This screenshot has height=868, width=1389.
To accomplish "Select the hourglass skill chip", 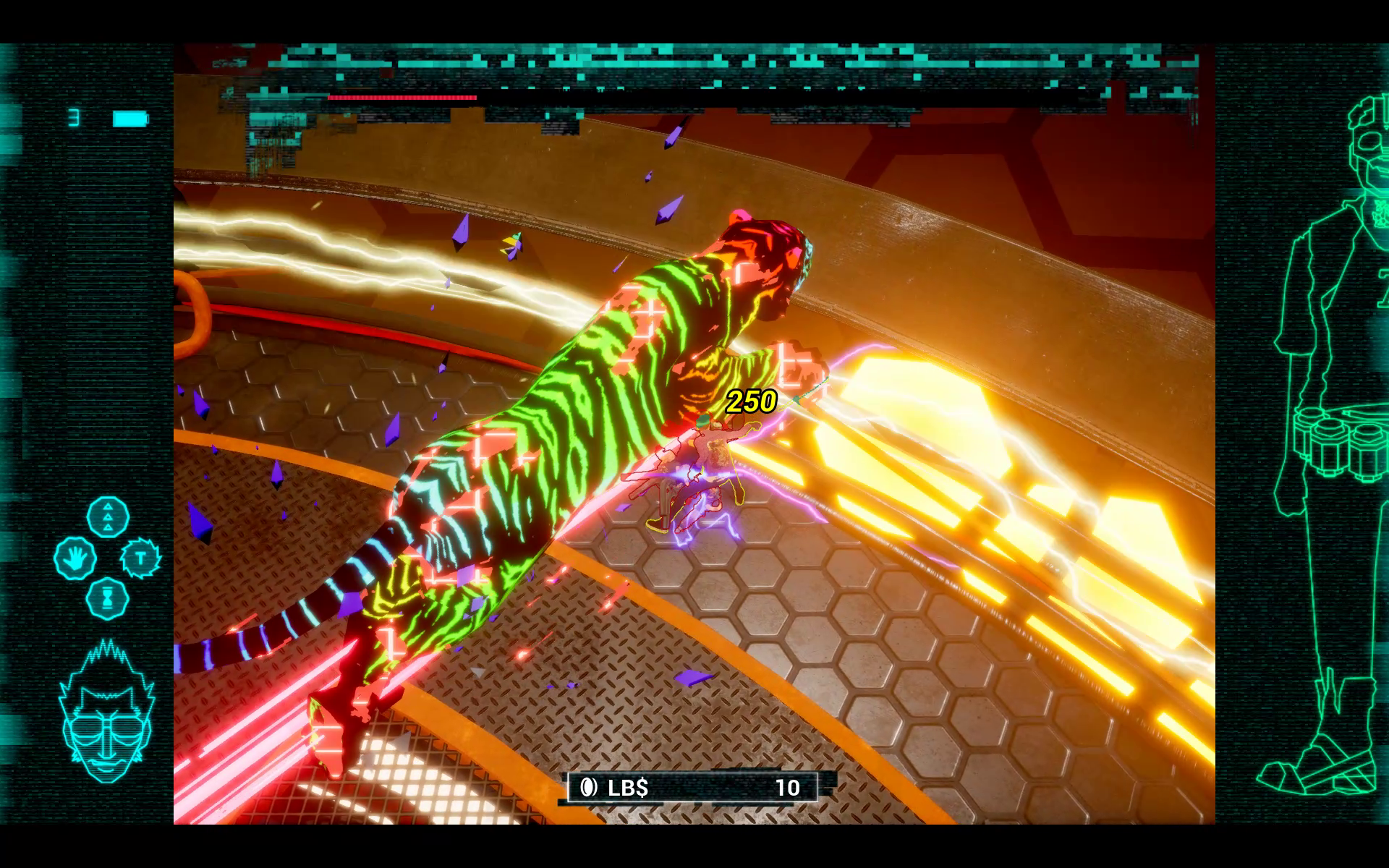I will [108, 598].
